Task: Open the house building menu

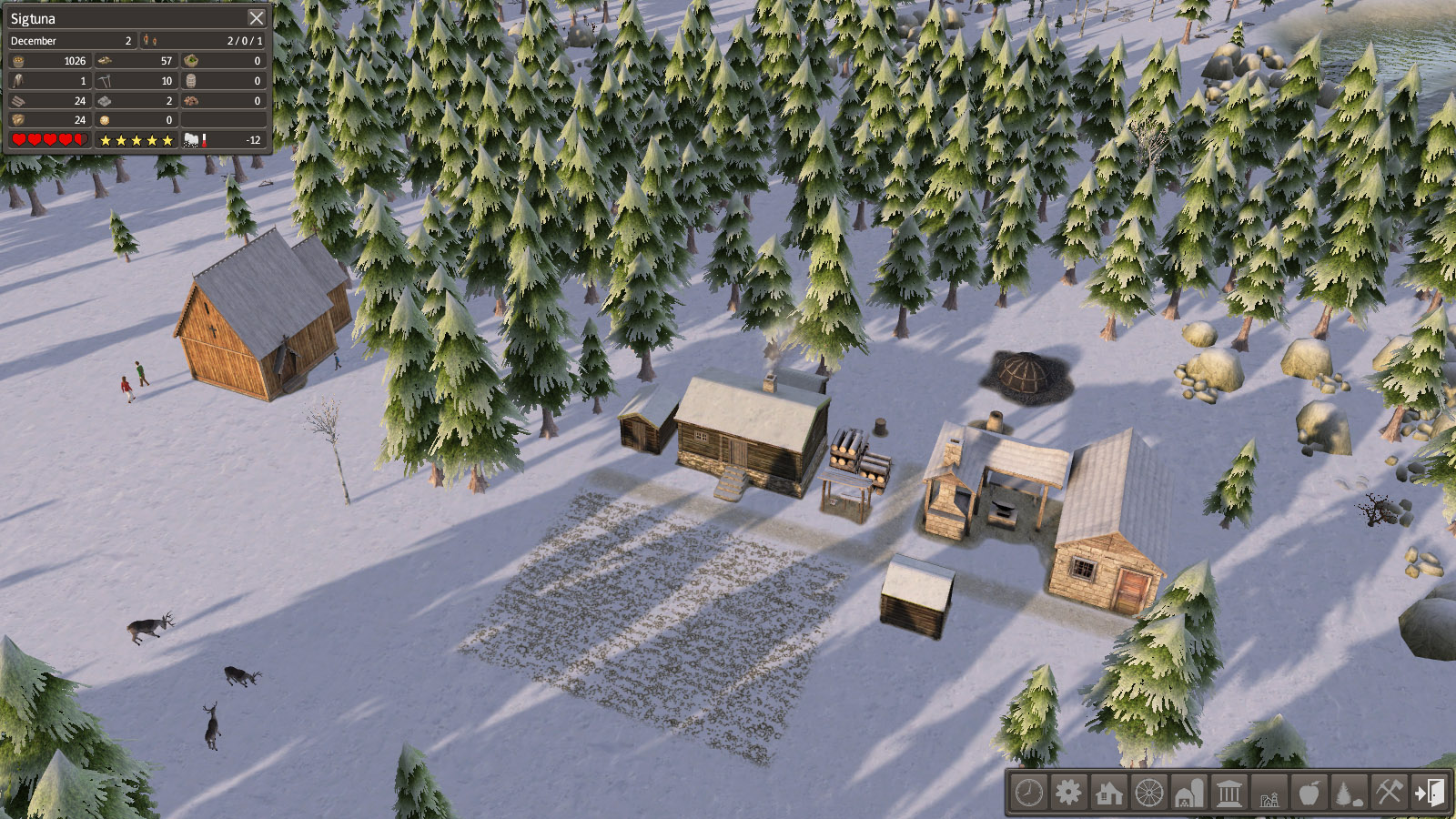Action: [x=1108, y=793]
